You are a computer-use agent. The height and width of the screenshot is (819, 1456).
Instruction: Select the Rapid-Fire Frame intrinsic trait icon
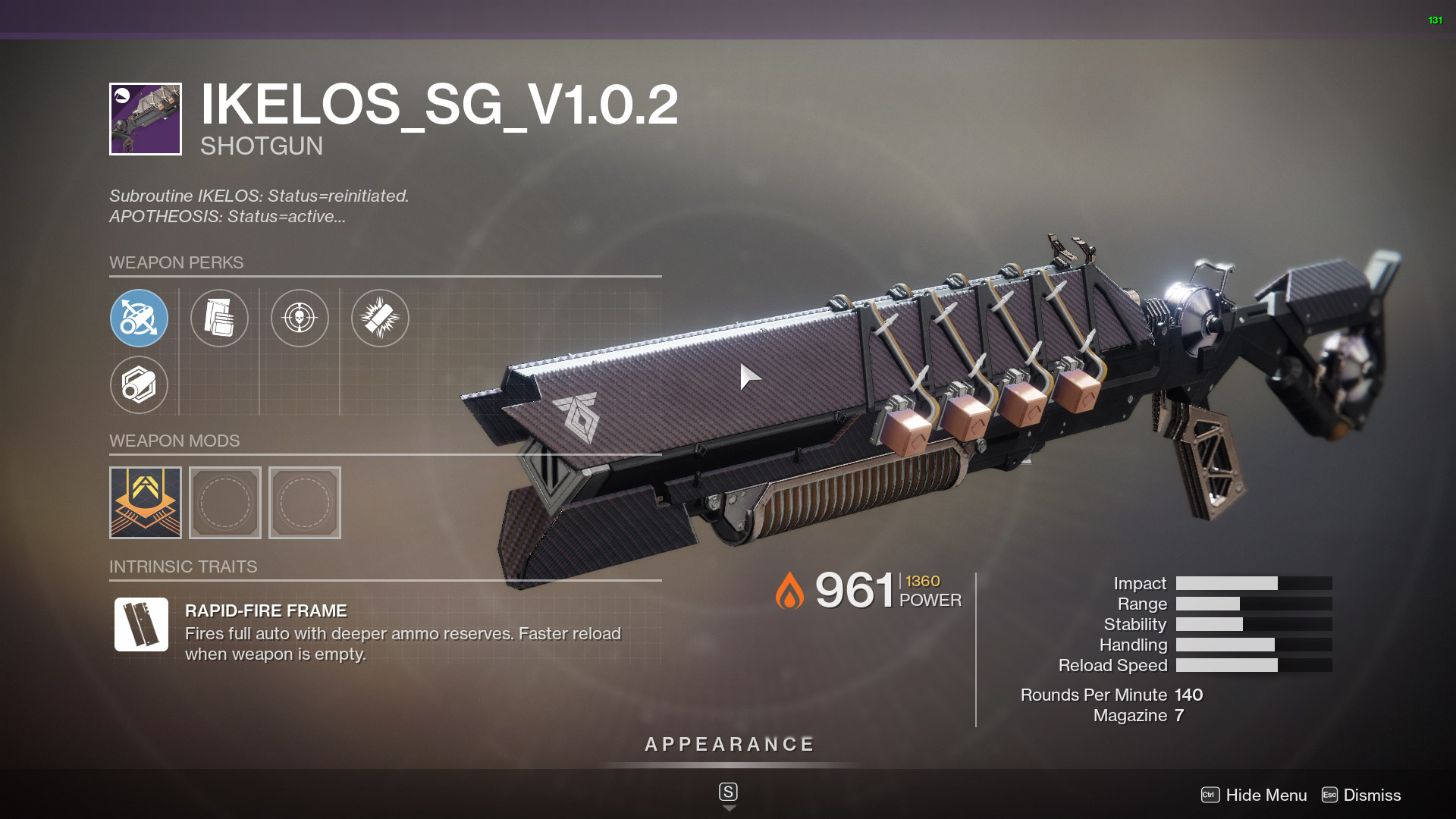coord(143,625)
